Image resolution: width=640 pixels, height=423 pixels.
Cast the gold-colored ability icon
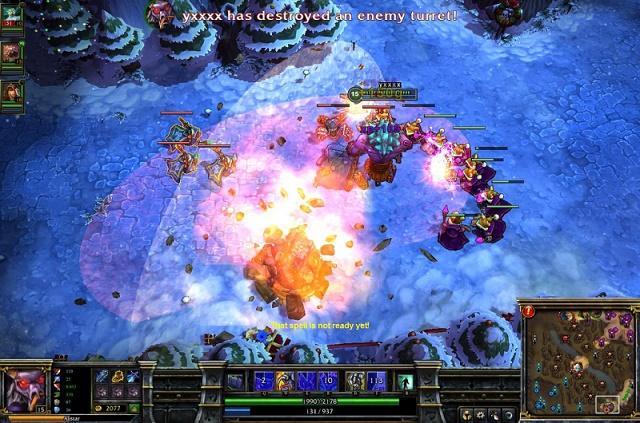285,381
